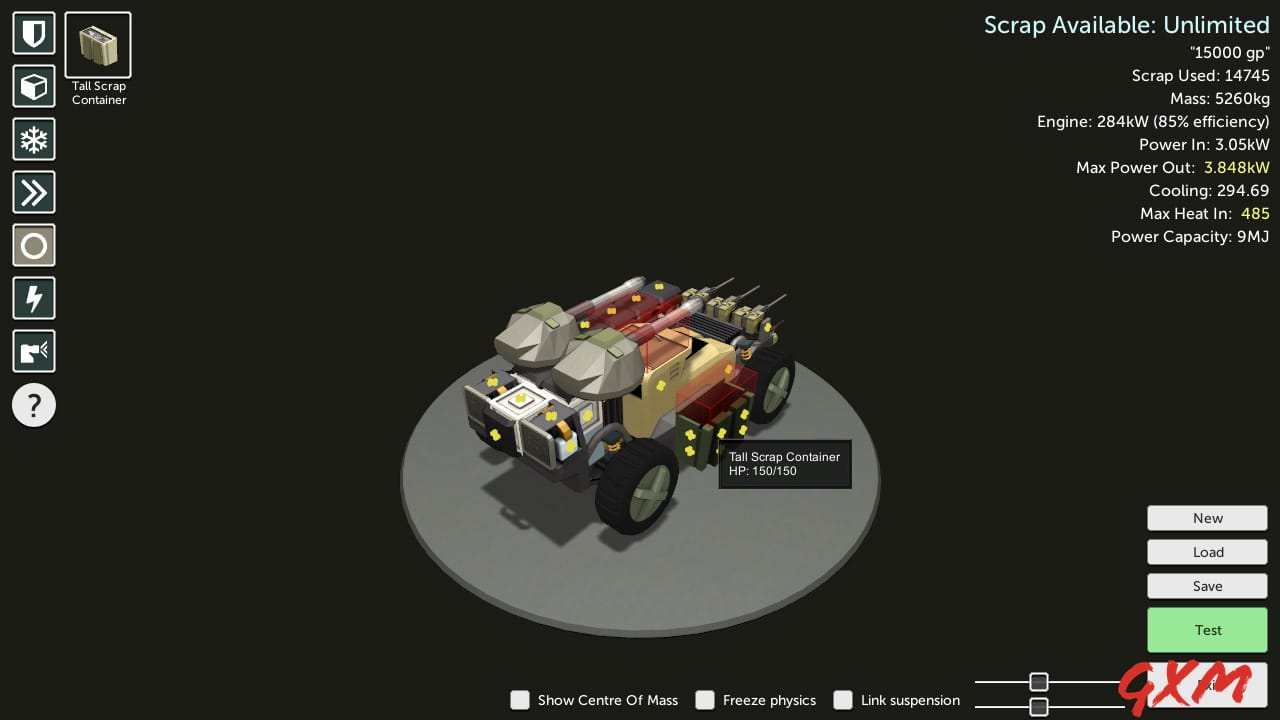The width and height of the screenshot is (1280, 720).
Task: Open the help question mark icon
Action: coord(33,405)
